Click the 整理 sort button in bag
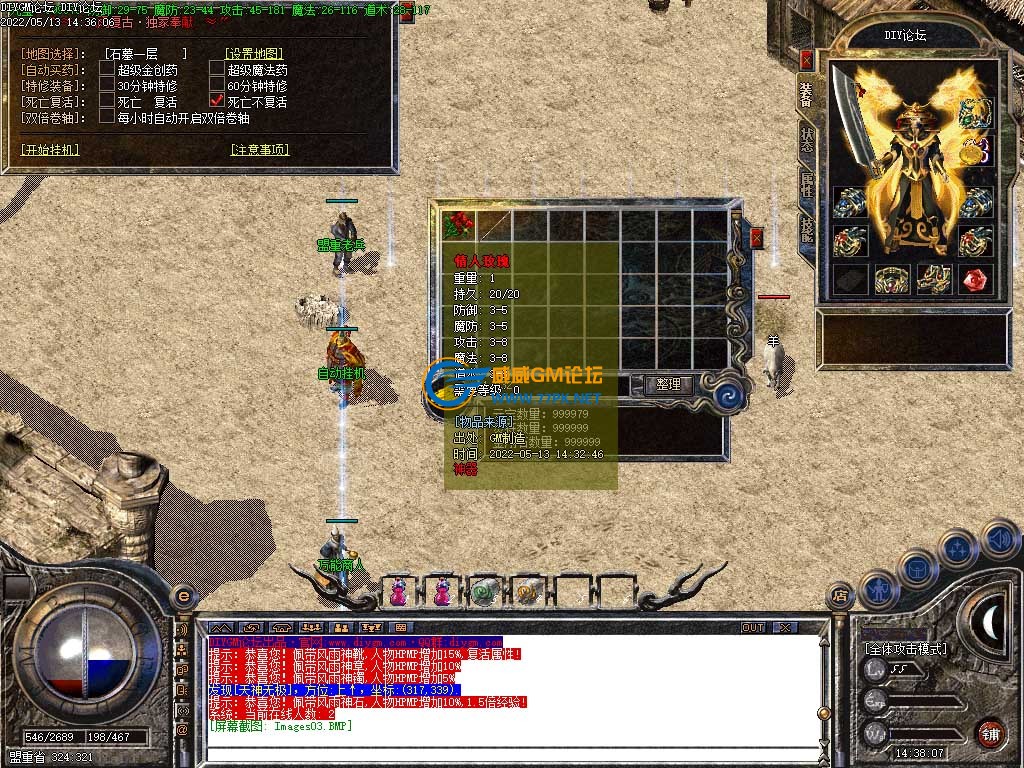This screenshot has width=1024, height=768. (668, 384)
